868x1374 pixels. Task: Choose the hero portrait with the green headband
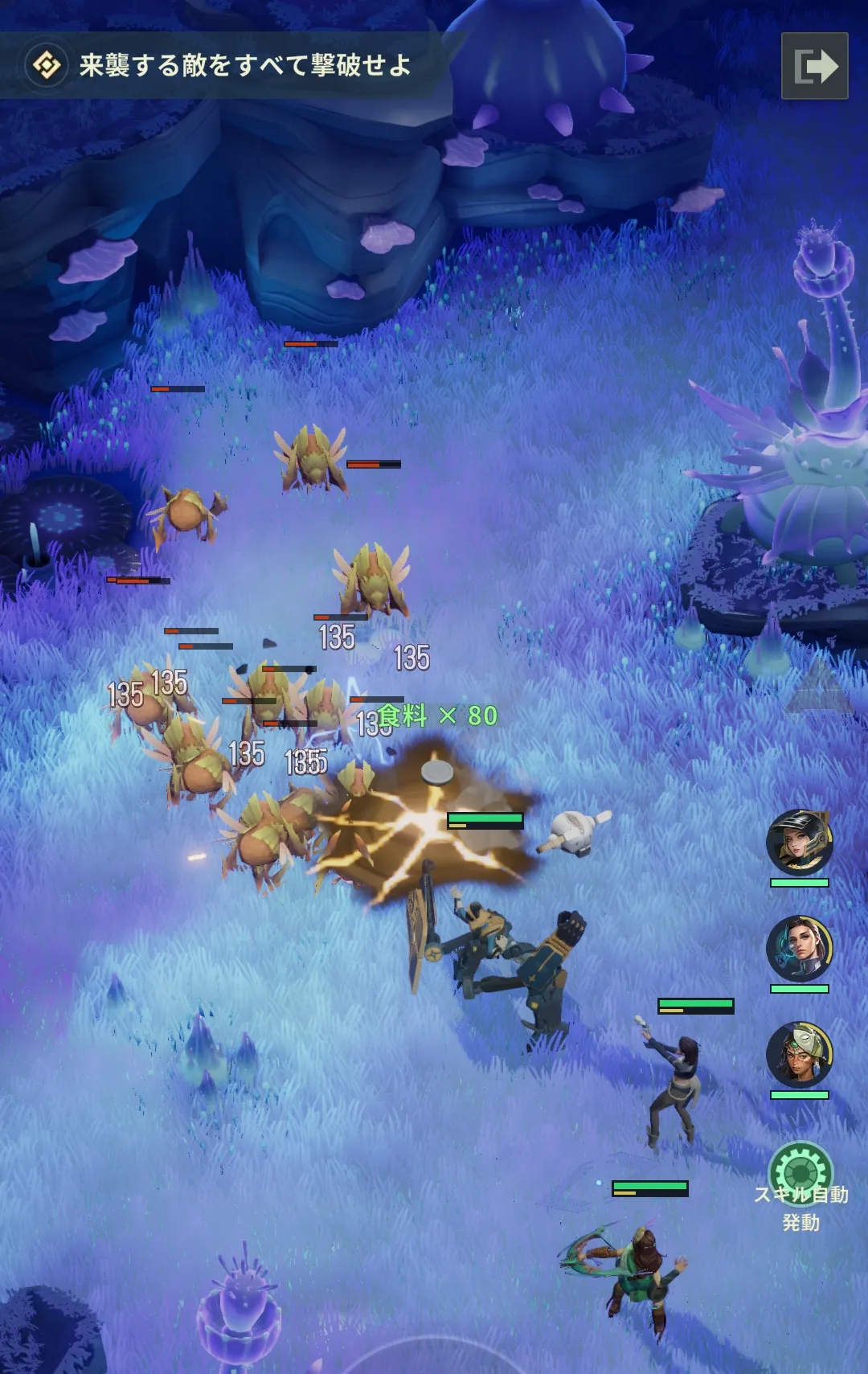point(799,1055)
